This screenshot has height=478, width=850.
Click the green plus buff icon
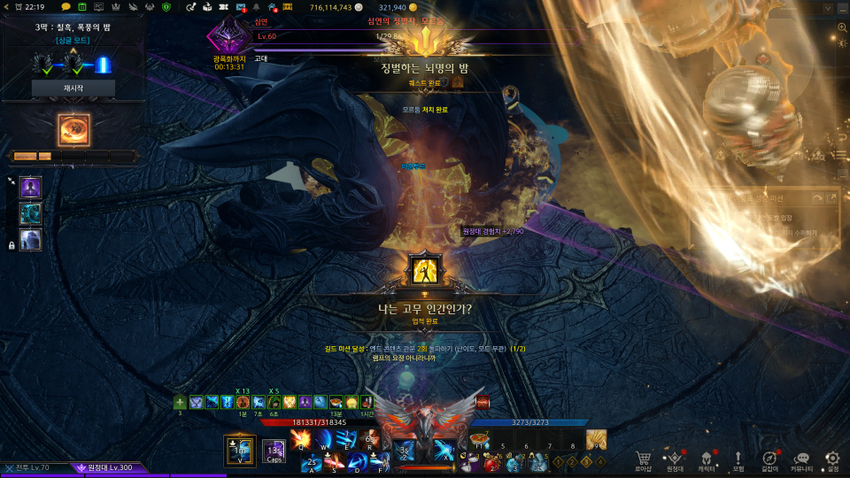(x=180, y=402)
